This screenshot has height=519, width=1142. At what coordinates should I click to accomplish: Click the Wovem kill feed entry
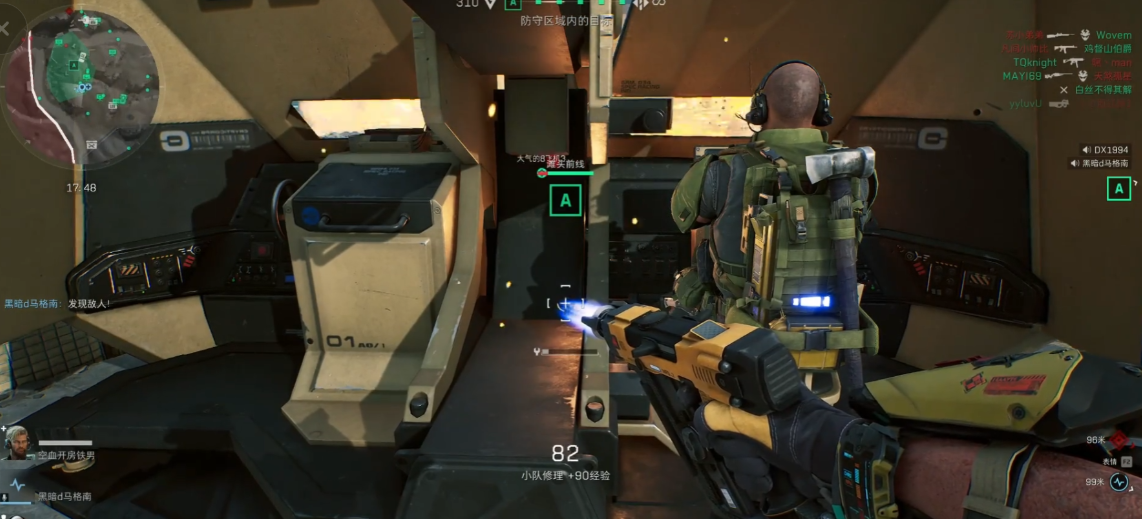pyautogui.click(x=1113, y=35)
